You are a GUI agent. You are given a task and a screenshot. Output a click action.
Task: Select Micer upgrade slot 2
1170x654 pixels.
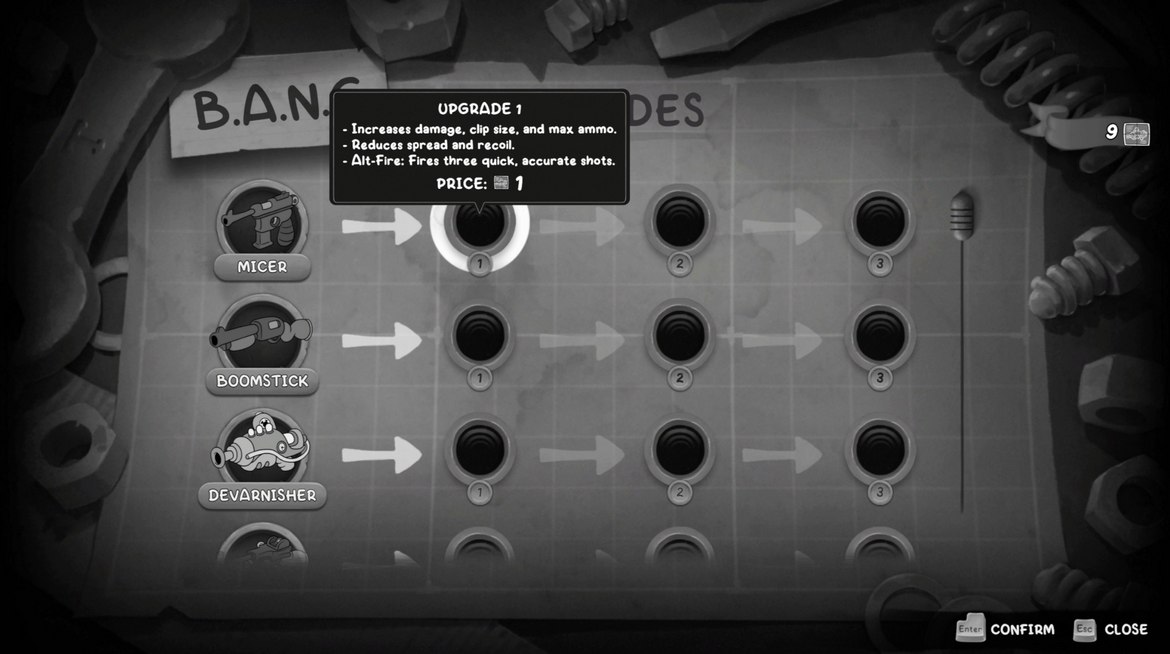tap(680, 222)
